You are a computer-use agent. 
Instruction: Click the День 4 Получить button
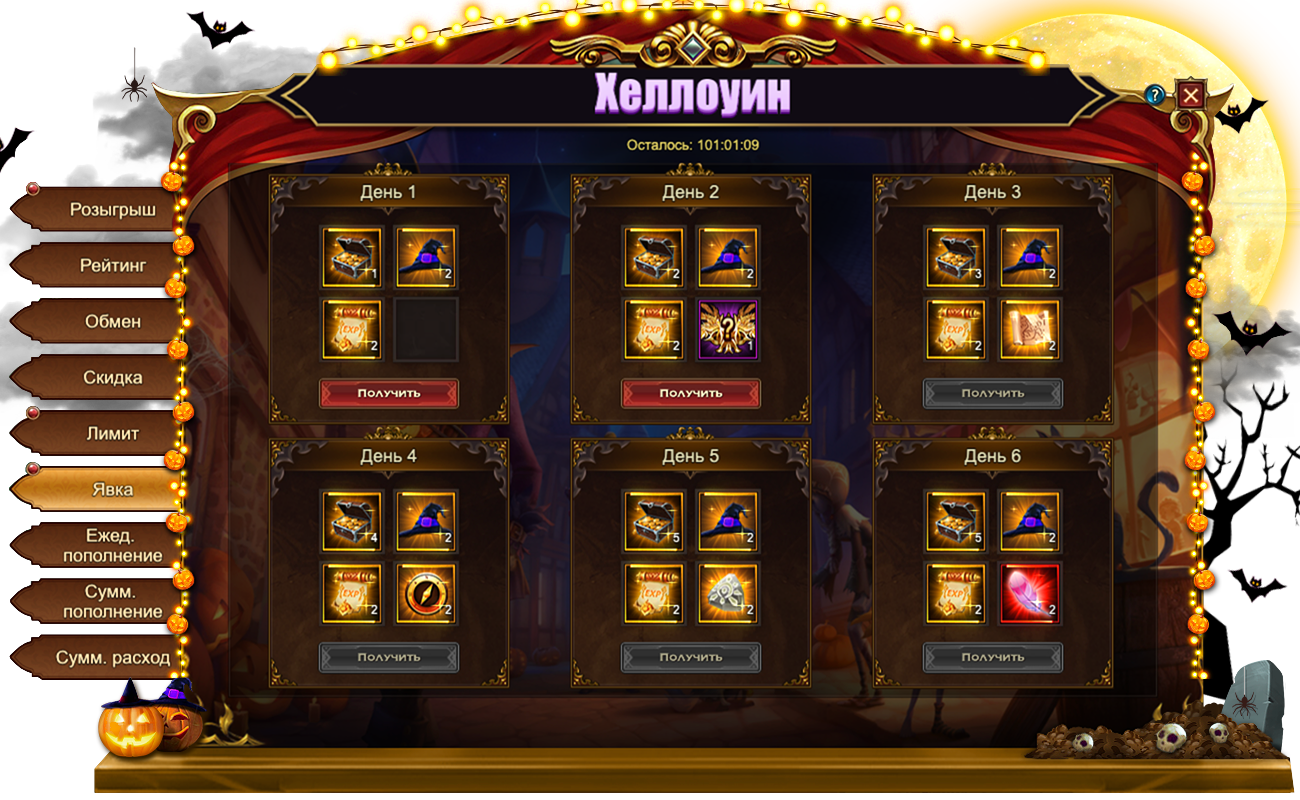[389, 657]
